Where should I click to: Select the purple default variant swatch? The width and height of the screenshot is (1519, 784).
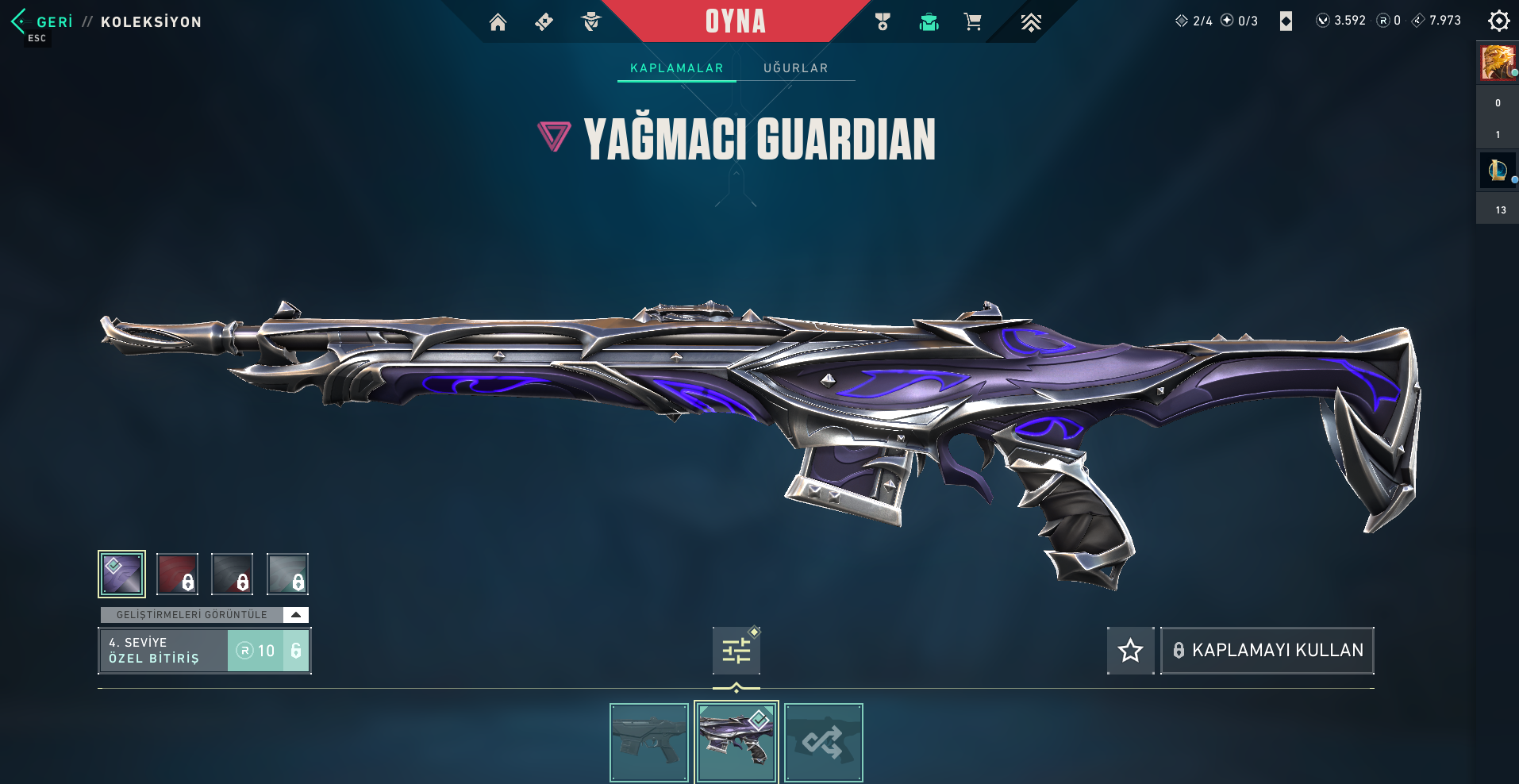pyautogui.click(x=121, y=574)
